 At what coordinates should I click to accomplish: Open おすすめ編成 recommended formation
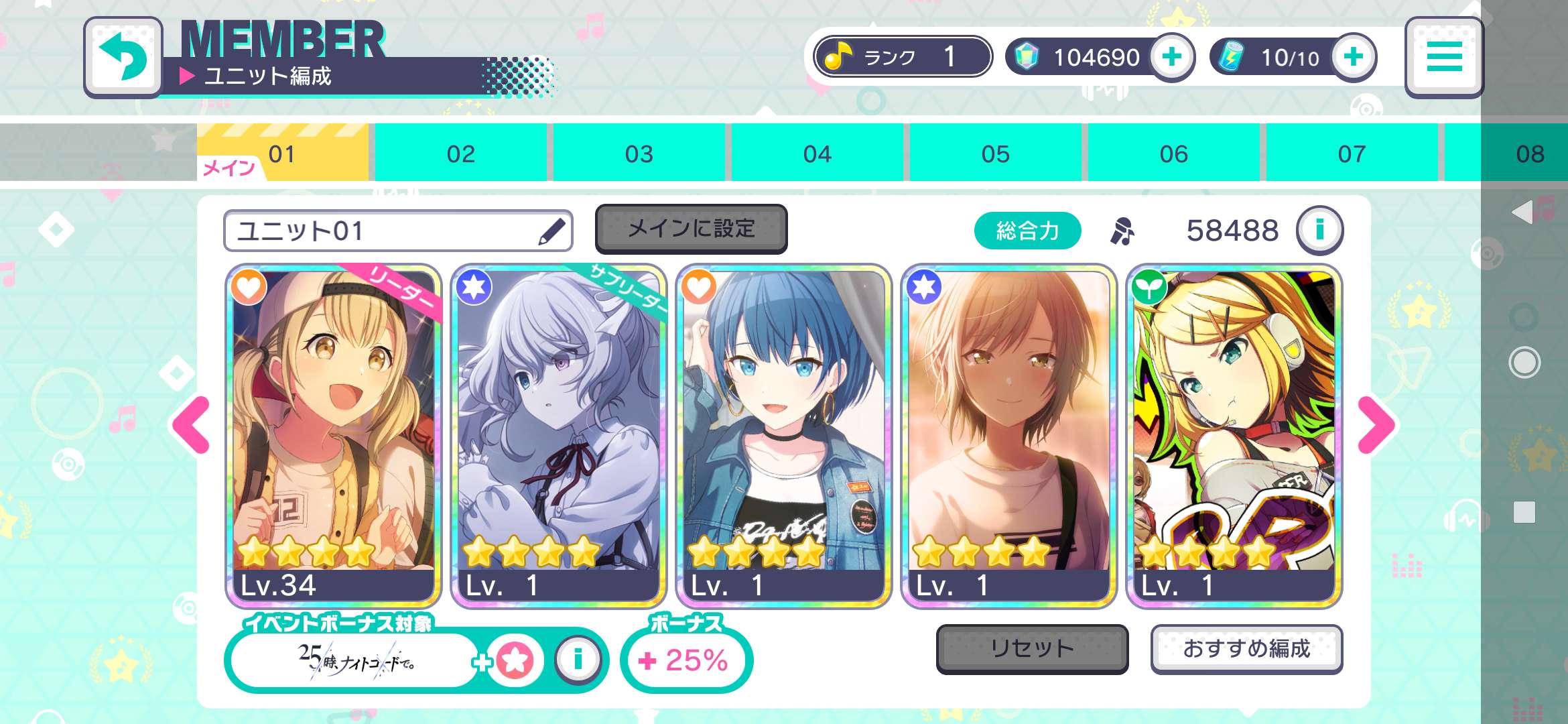pyautogui.click(x=1246, y=648)
